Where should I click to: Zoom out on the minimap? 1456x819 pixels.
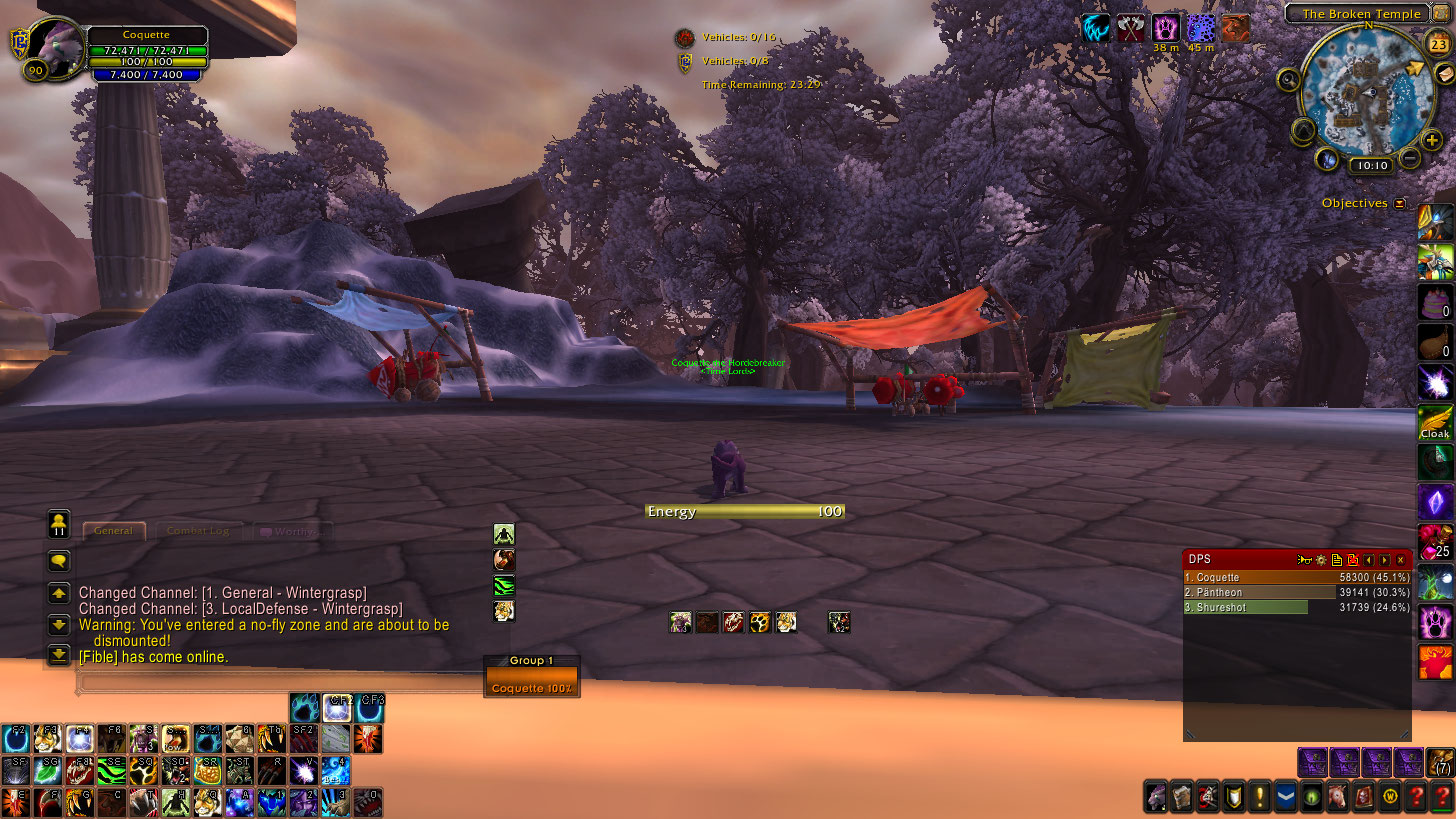tap(1409, 158)
